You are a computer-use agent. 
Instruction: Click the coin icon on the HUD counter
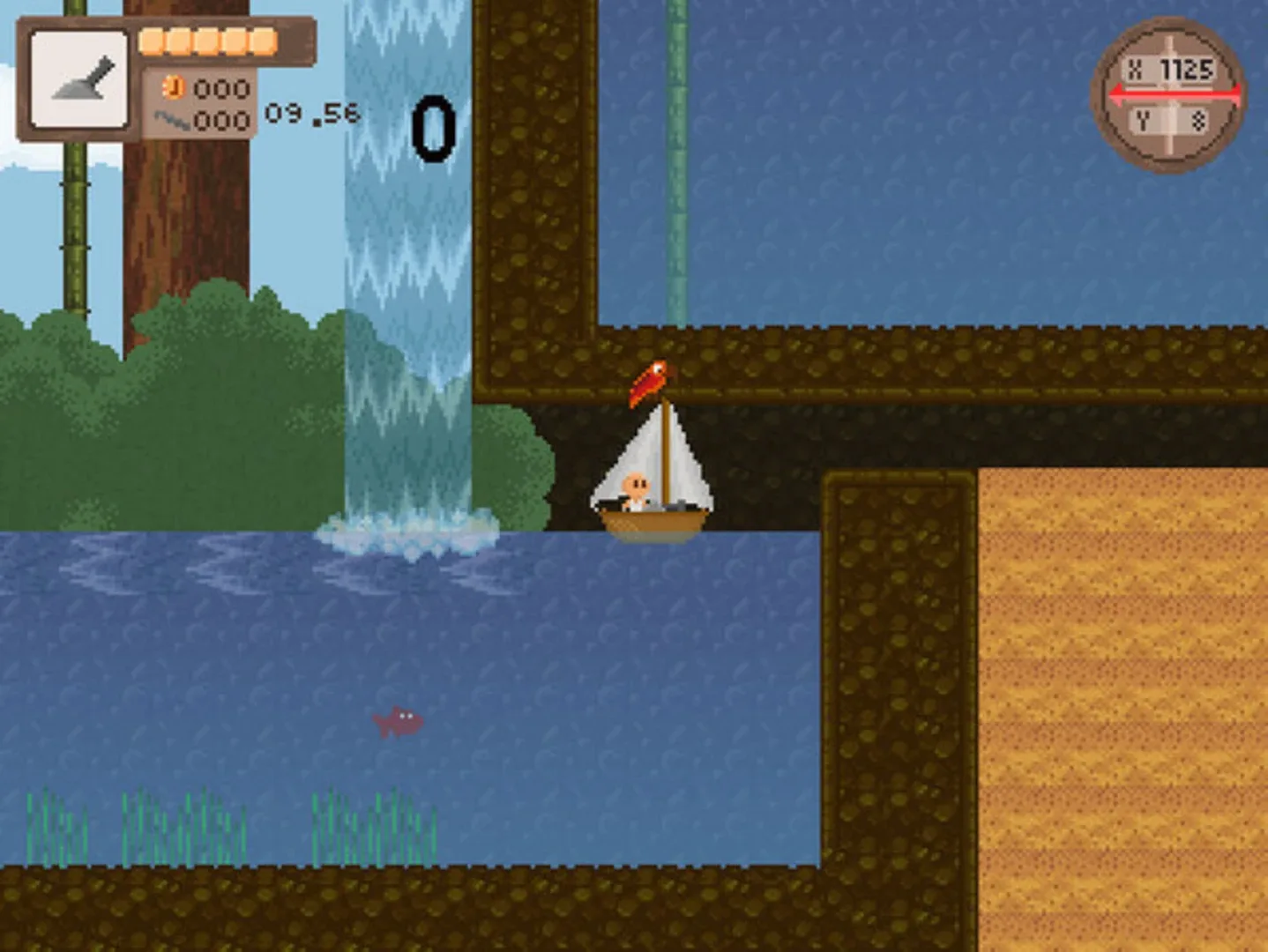173,89
